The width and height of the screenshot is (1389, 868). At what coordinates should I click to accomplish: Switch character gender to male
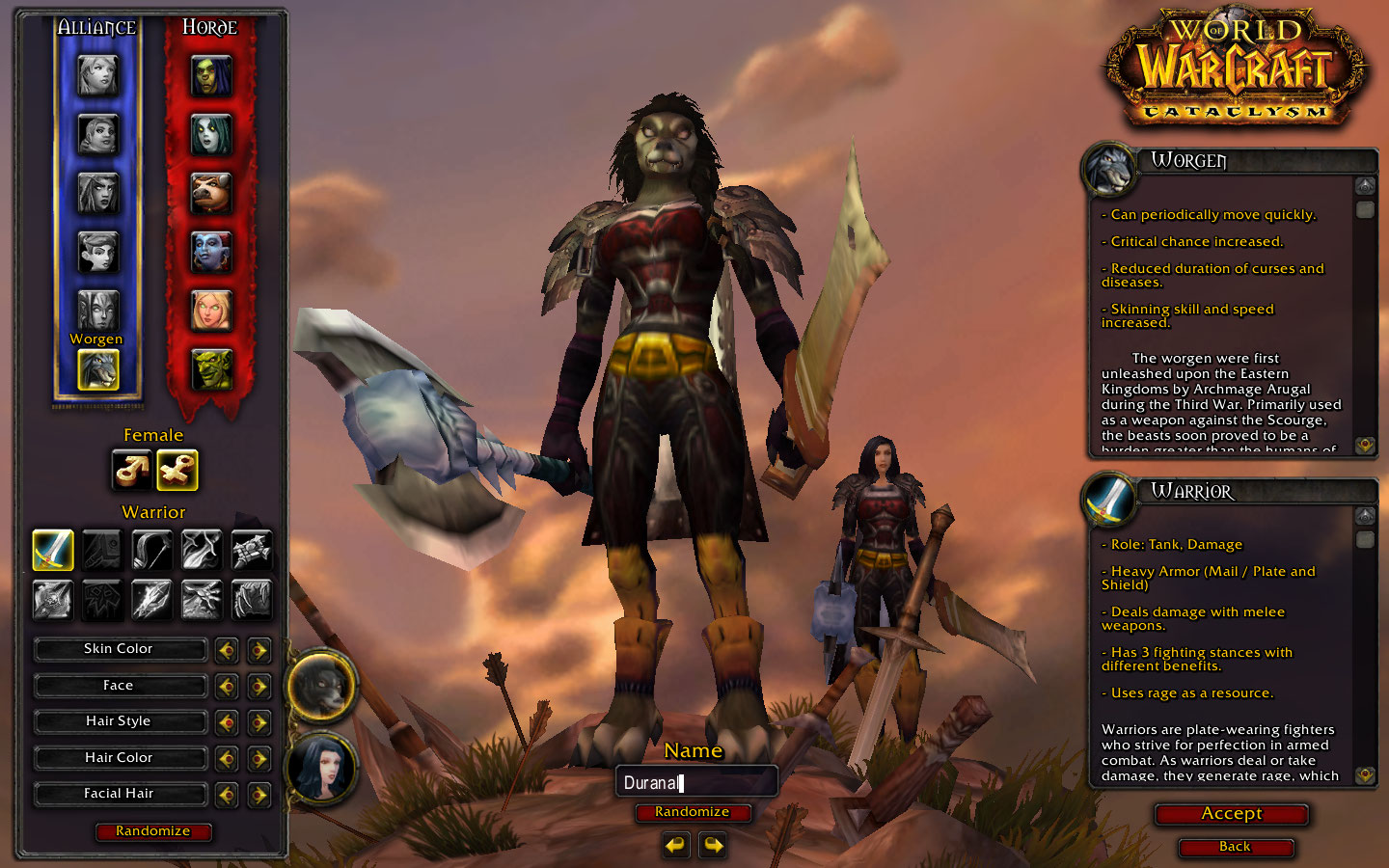pos(131,471)
